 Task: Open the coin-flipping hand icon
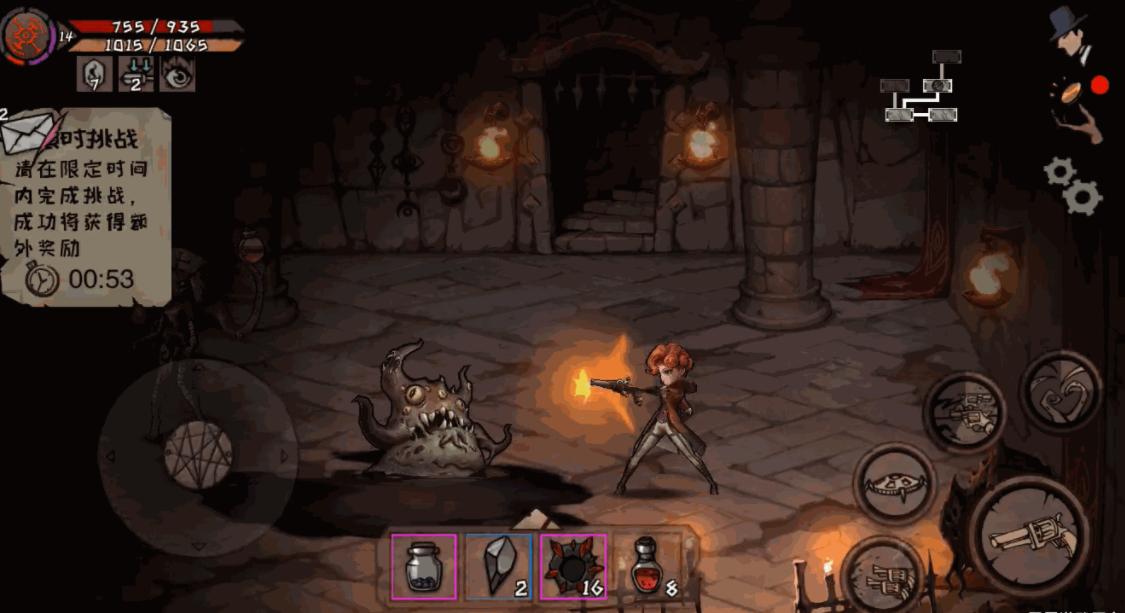[x=1076, y=105]
